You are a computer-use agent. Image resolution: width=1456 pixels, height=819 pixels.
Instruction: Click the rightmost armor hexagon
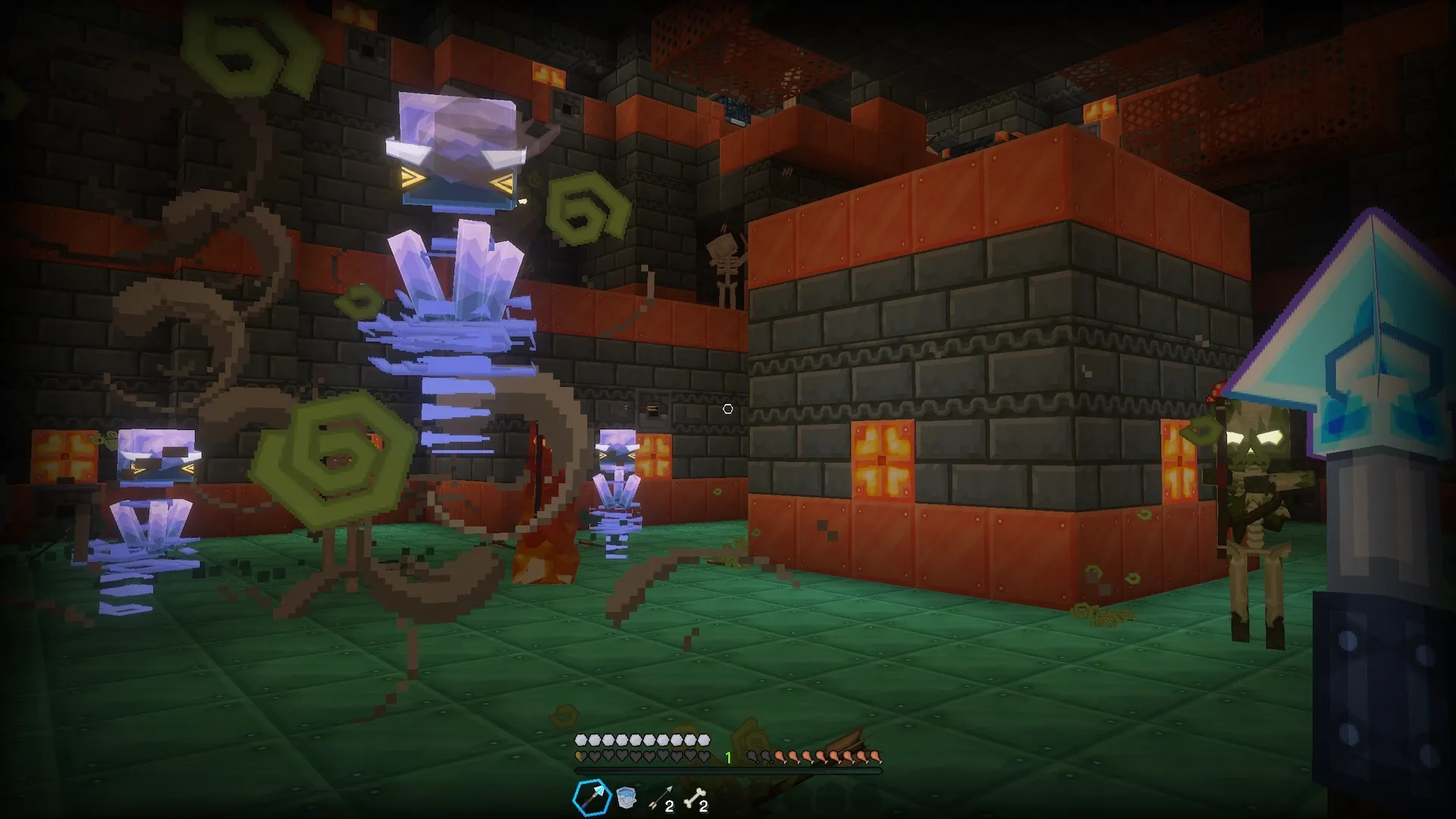(704, 739)
